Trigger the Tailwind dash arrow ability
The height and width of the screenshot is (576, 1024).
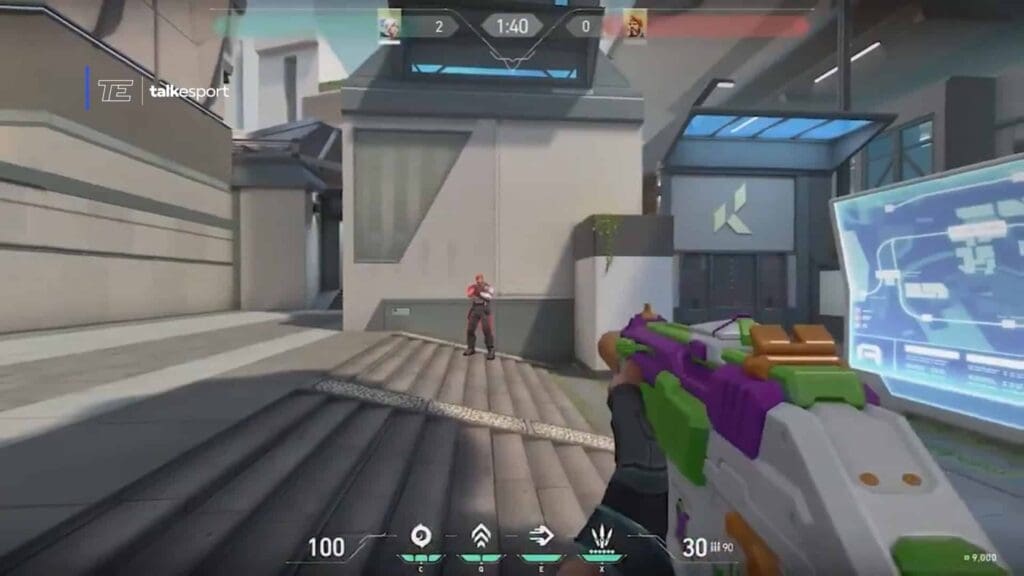pos(541,536)
